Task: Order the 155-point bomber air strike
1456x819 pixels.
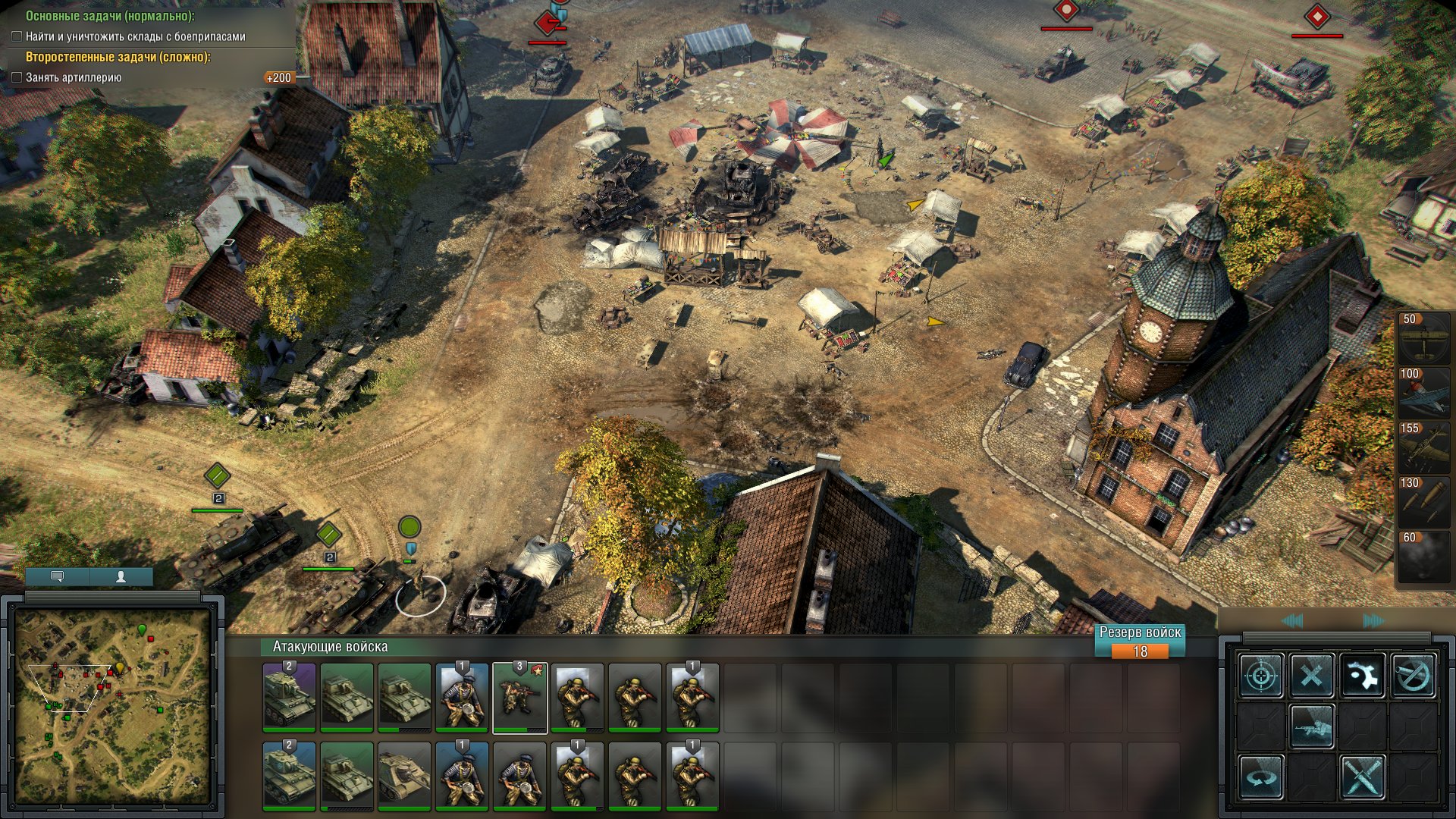Action: click(1423, 447)
